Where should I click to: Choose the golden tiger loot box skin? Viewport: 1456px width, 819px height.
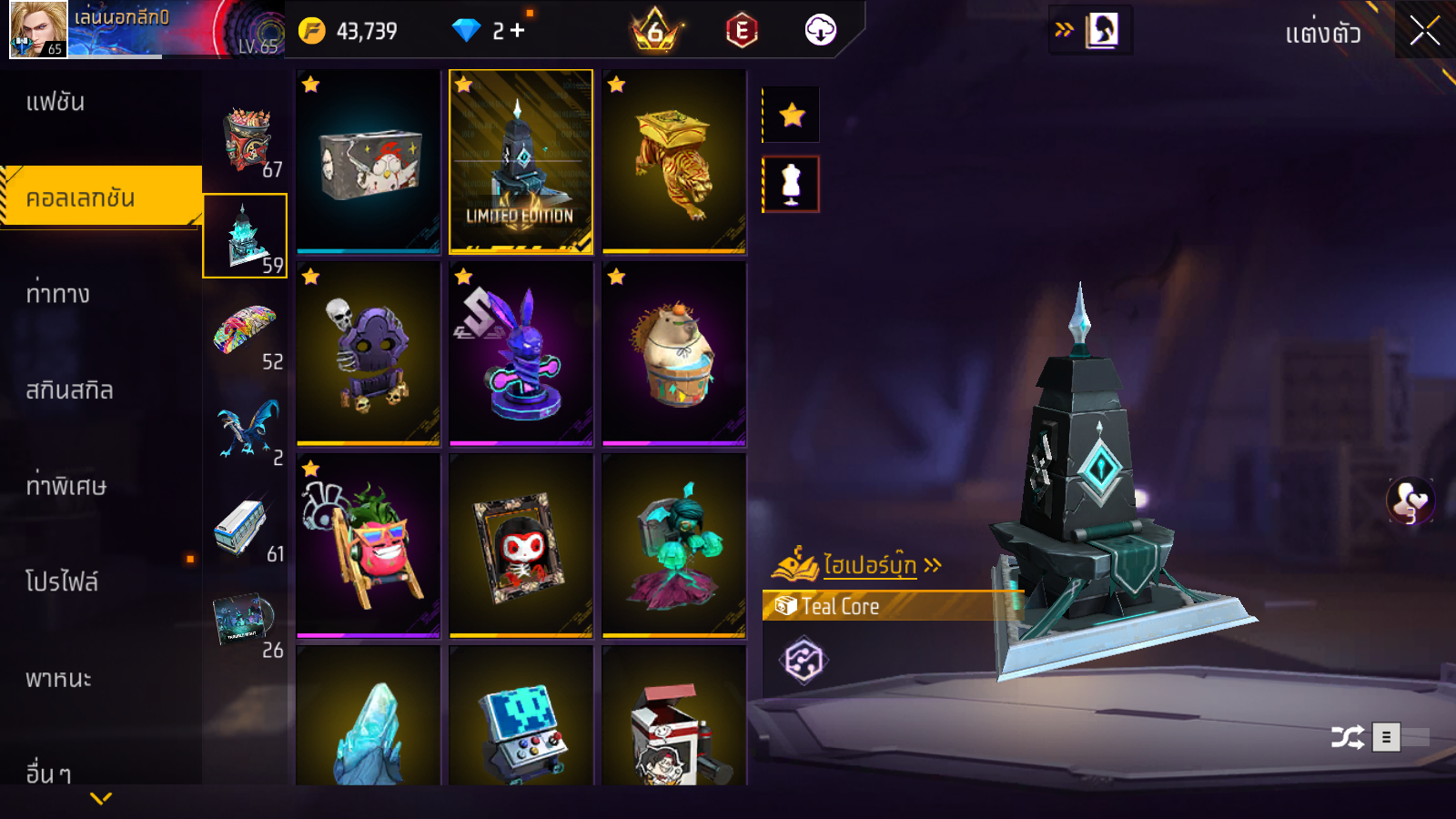point(674,161)
